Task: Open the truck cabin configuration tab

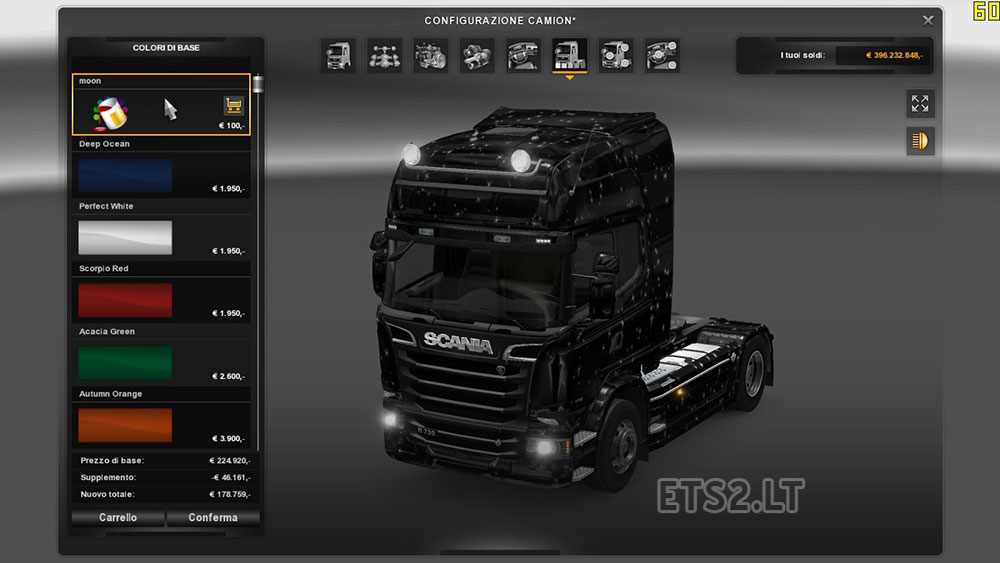Action: pos(338,56)
